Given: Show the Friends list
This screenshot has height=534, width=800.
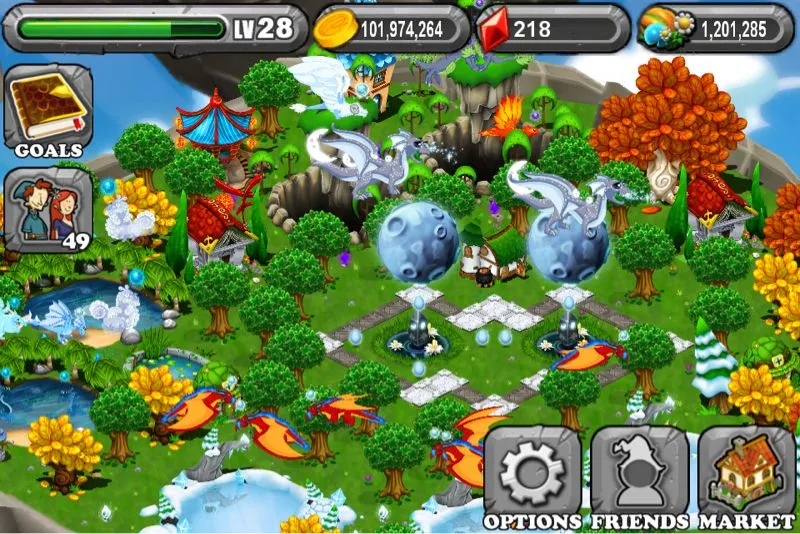Looking at the screenshot, I should [x=639, y=477].
